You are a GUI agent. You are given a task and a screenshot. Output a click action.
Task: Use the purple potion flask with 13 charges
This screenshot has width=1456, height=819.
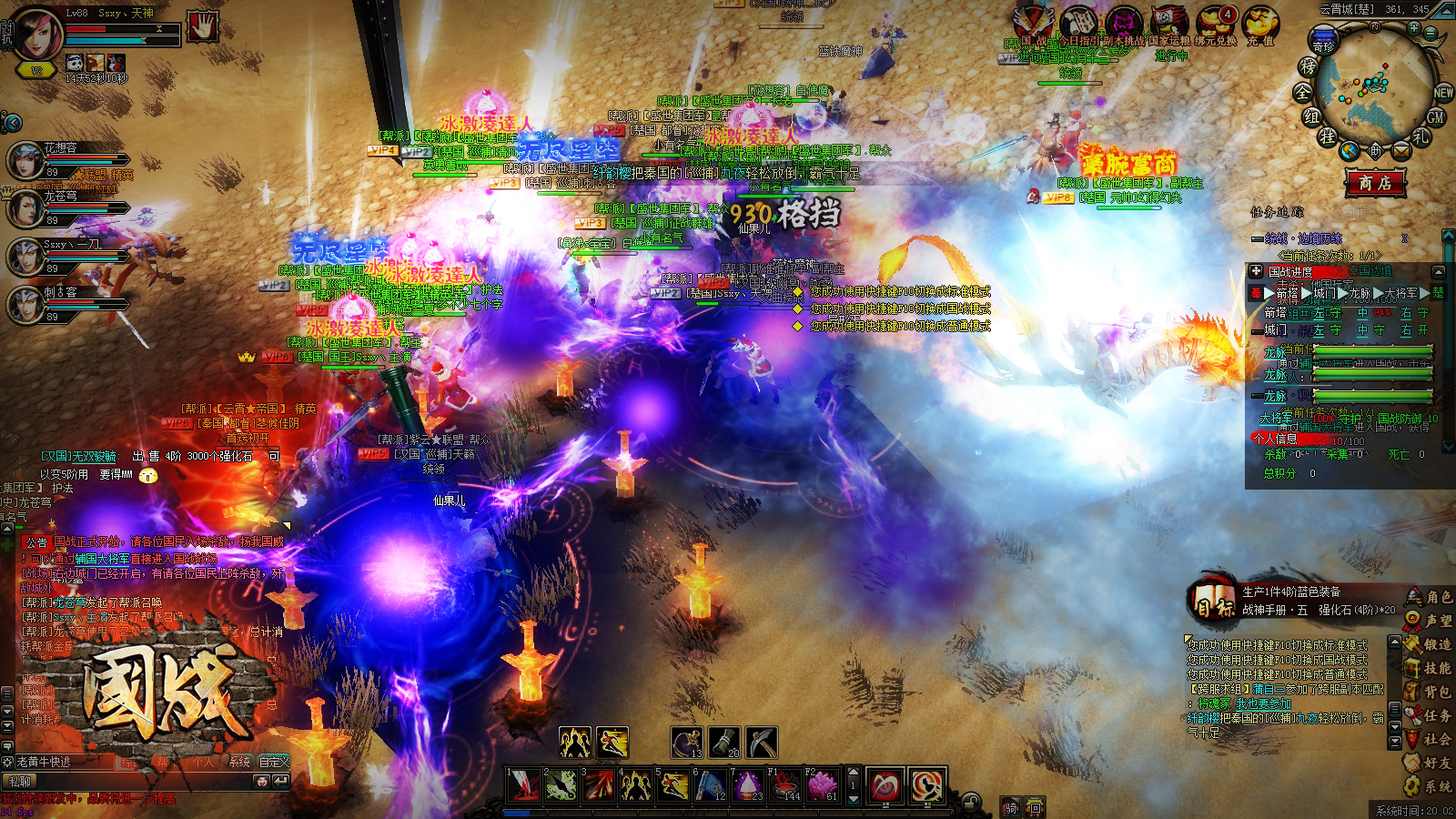click(x=686, y=743)
